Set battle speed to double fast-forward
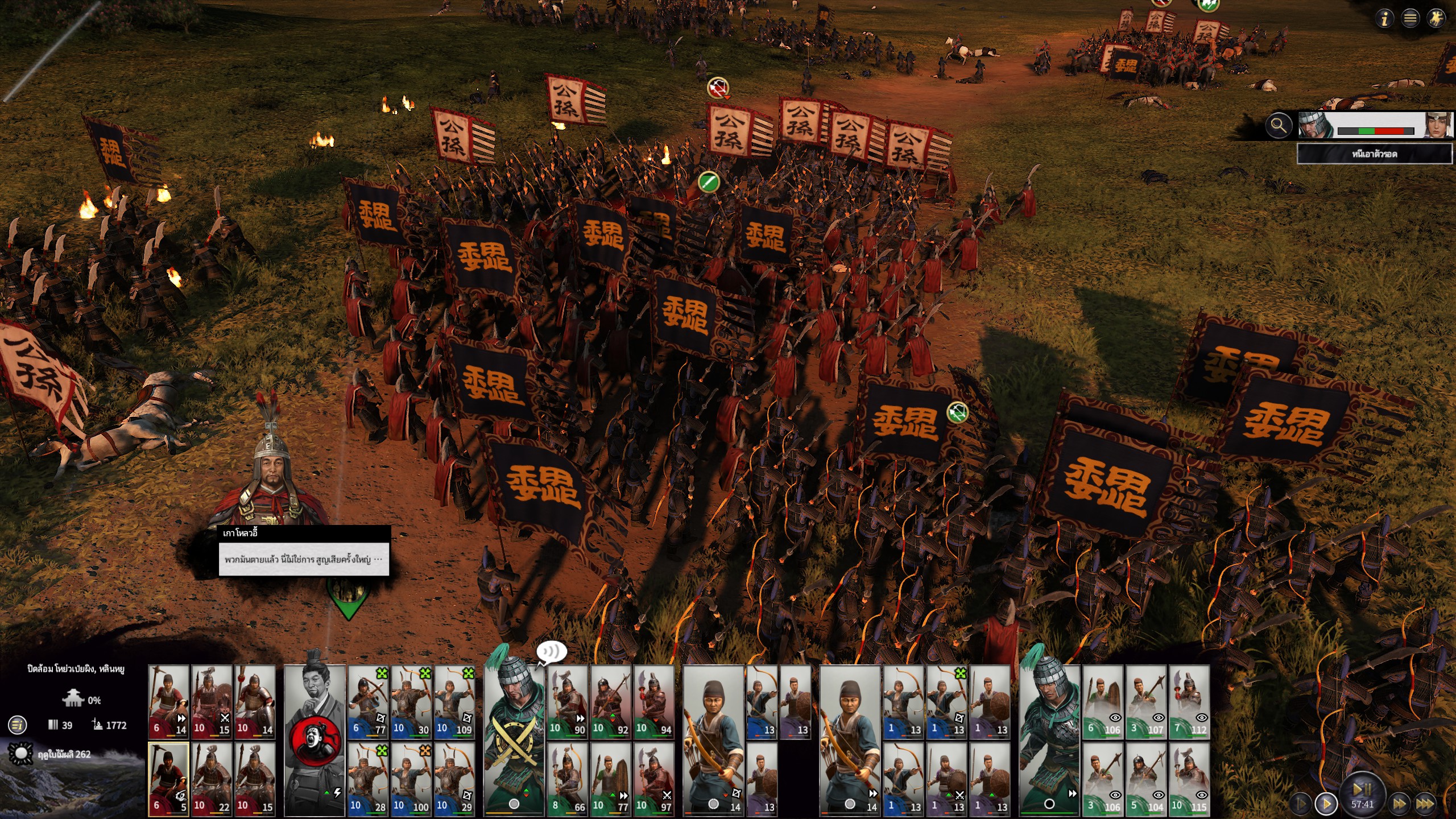The width and height of the screenshot is (1456, 819). point(1399,804)
